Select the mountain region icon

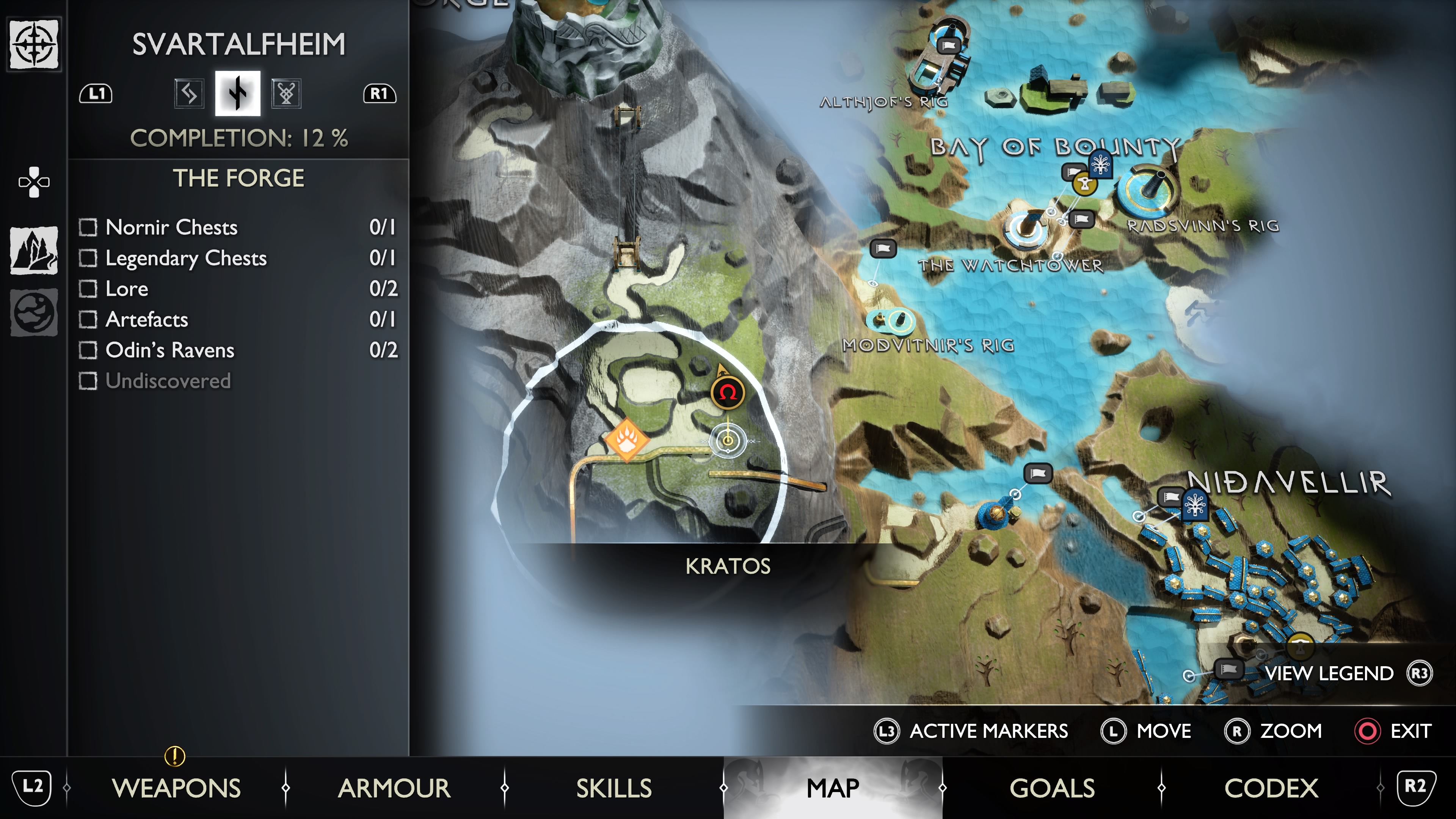[x=34, y=250]
